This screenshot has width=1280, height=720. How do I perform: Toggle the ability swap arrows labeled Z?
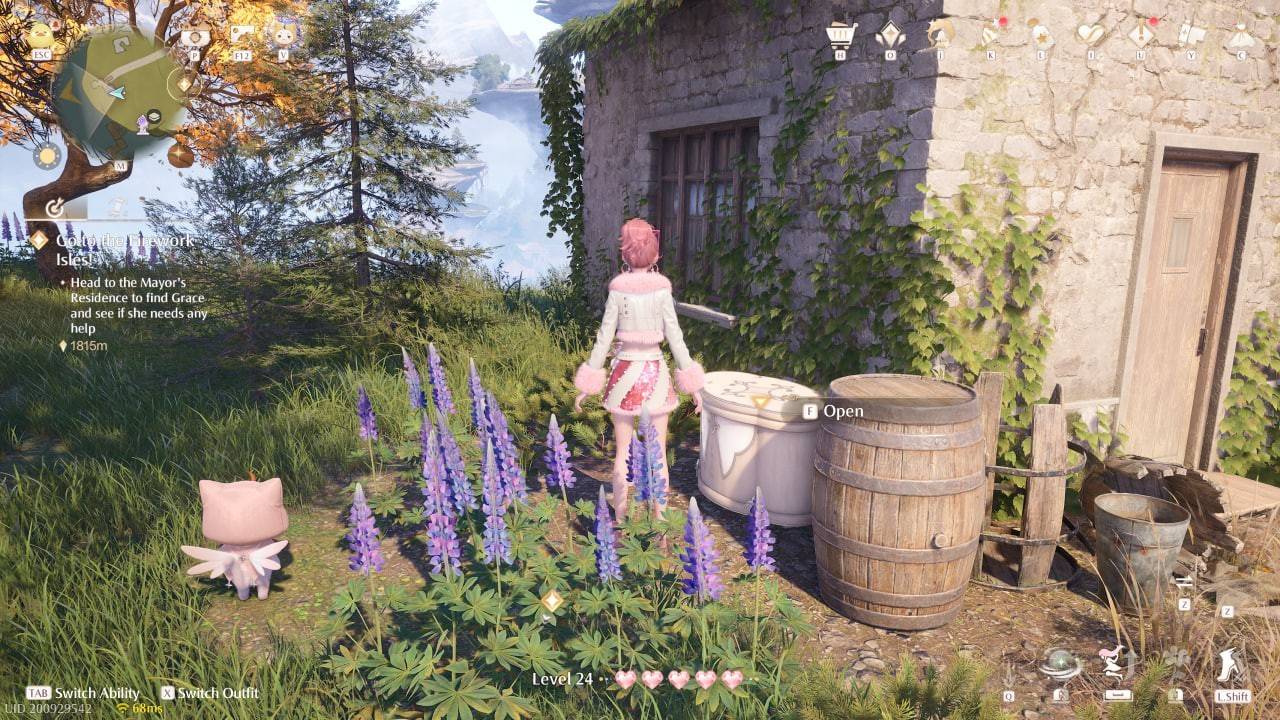pyautogui.click(x=1183, y=582)
